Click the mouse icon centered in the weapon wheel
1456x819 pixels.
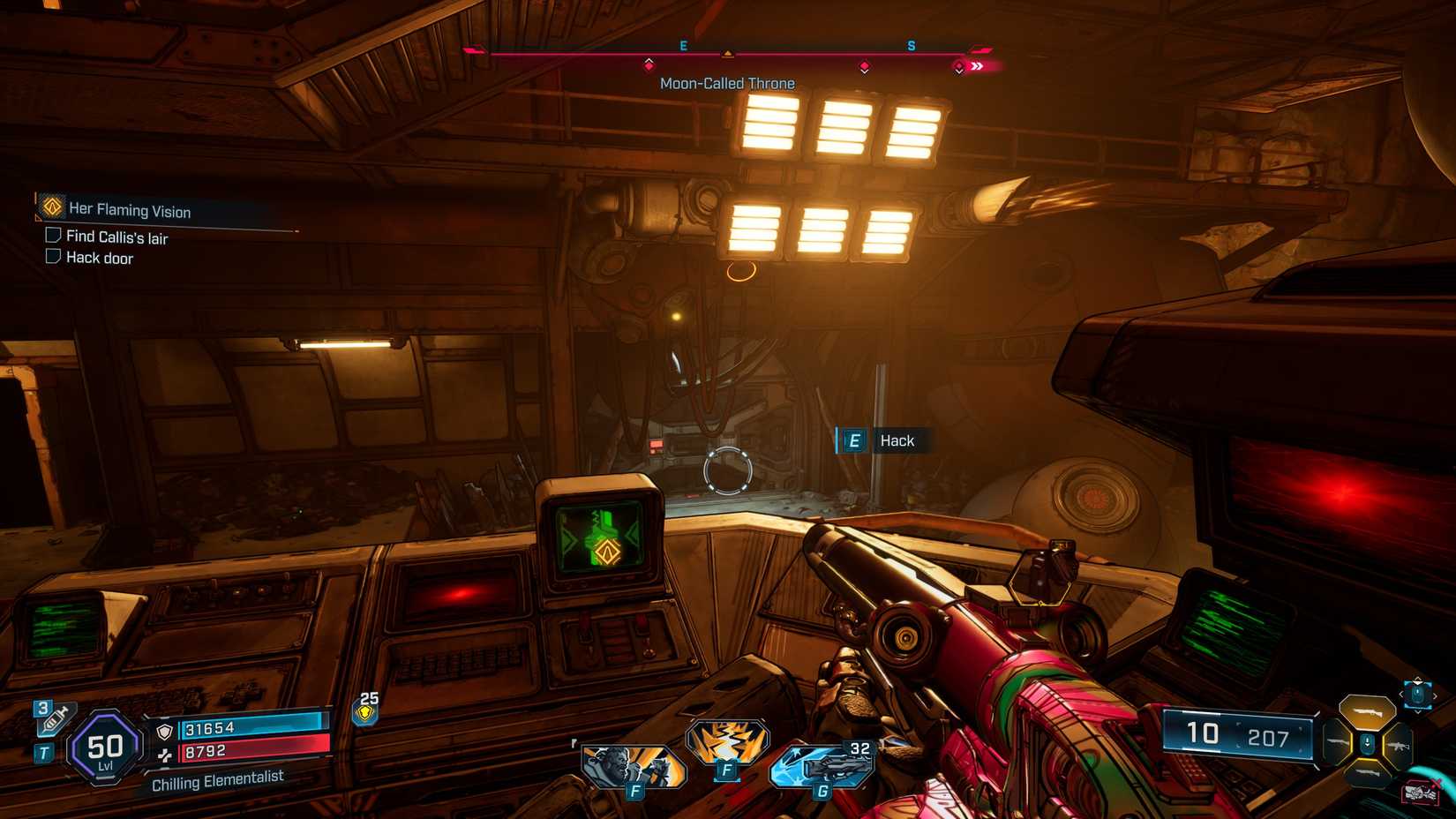(x=1368, y=745)
